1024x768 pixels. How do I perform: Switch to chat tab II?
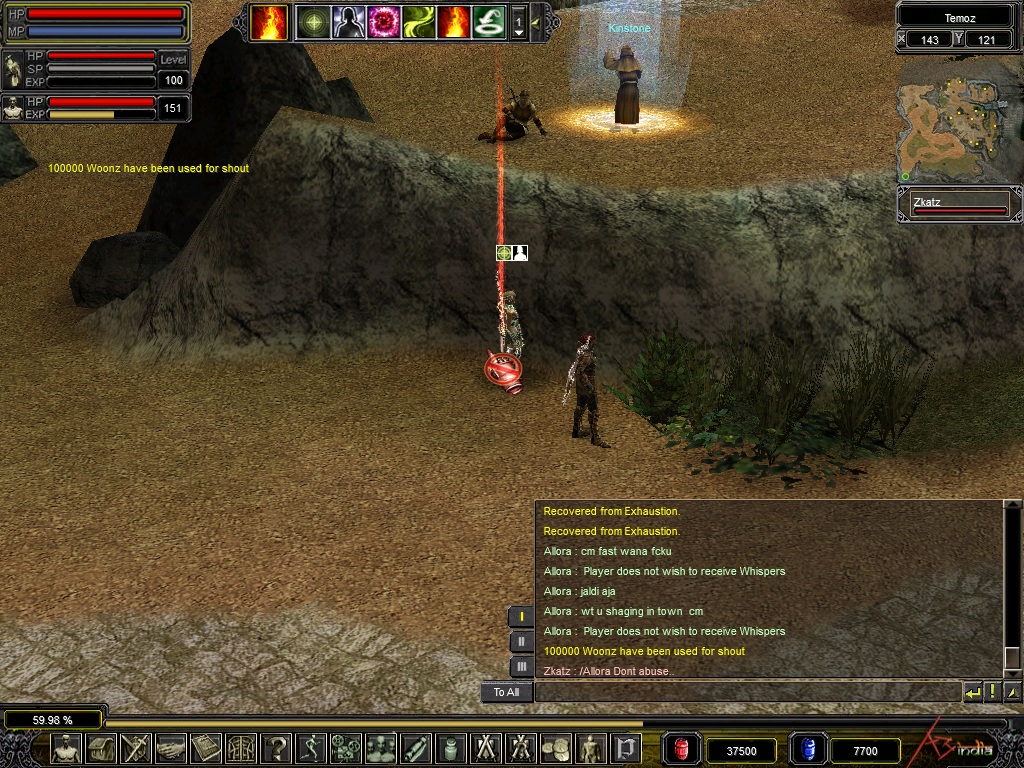pos(521,642)
